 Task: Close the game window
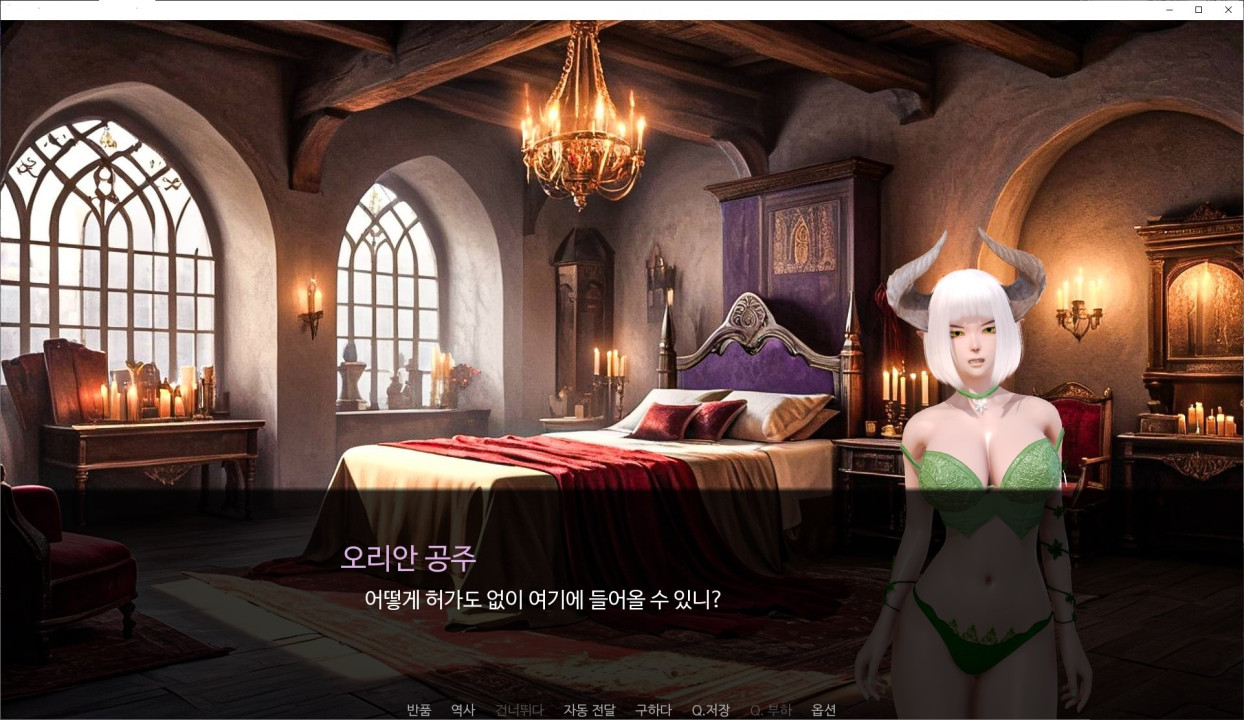pos(1228,10)
